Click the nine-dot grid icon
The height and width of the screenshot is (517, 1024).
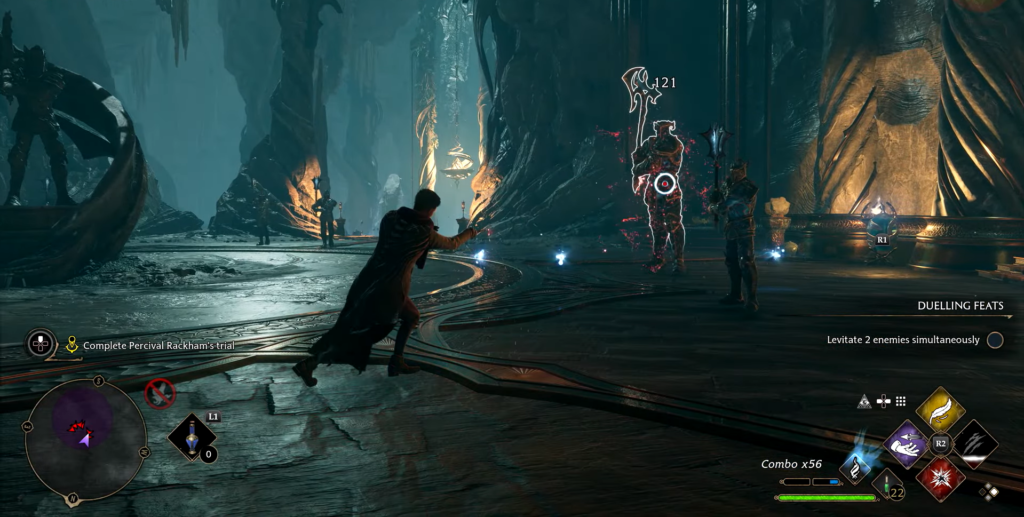901,401
